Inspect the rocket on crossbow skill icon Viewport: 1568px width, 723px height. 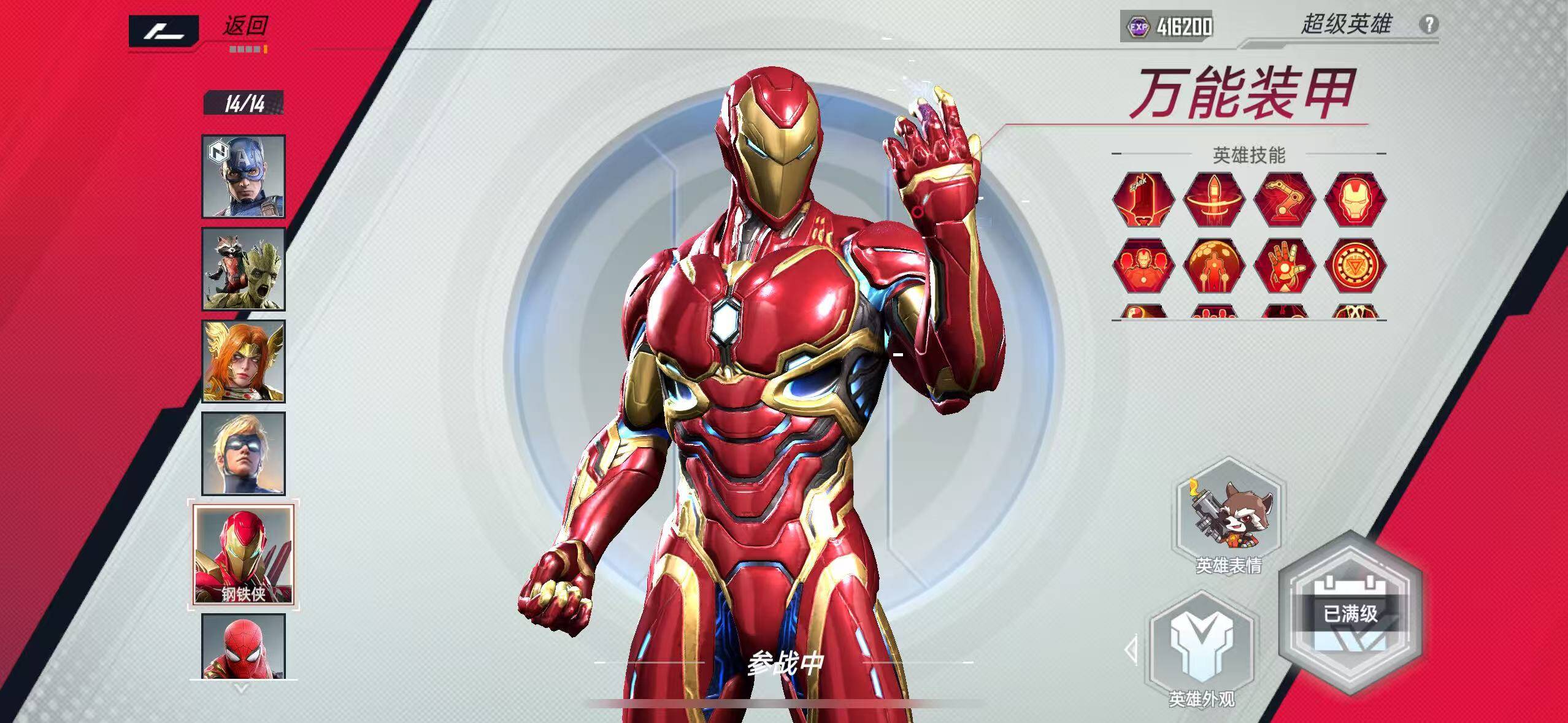(x=1213, y=200)
